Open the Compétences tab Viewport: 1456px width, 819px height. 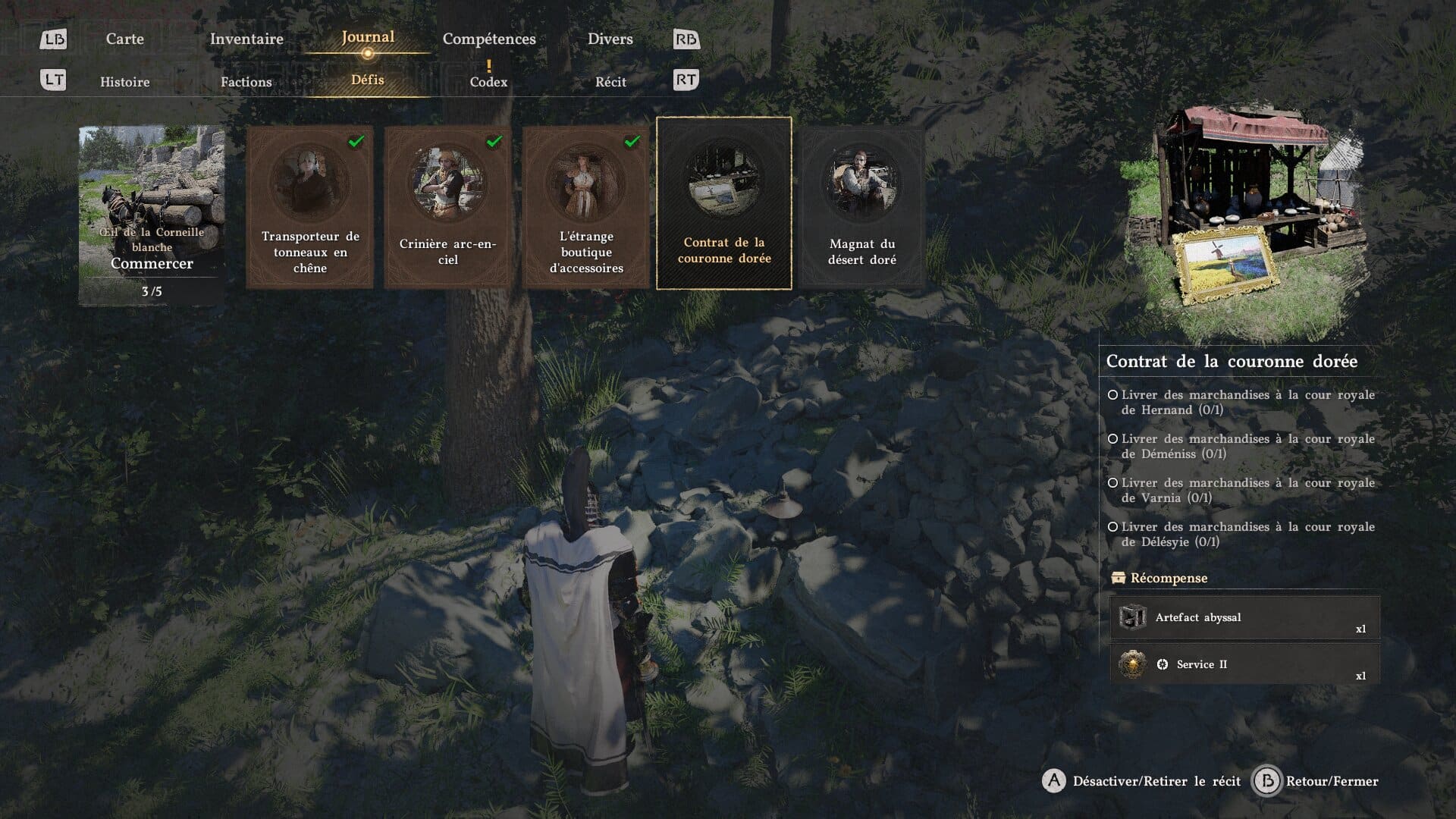point(489,39)
